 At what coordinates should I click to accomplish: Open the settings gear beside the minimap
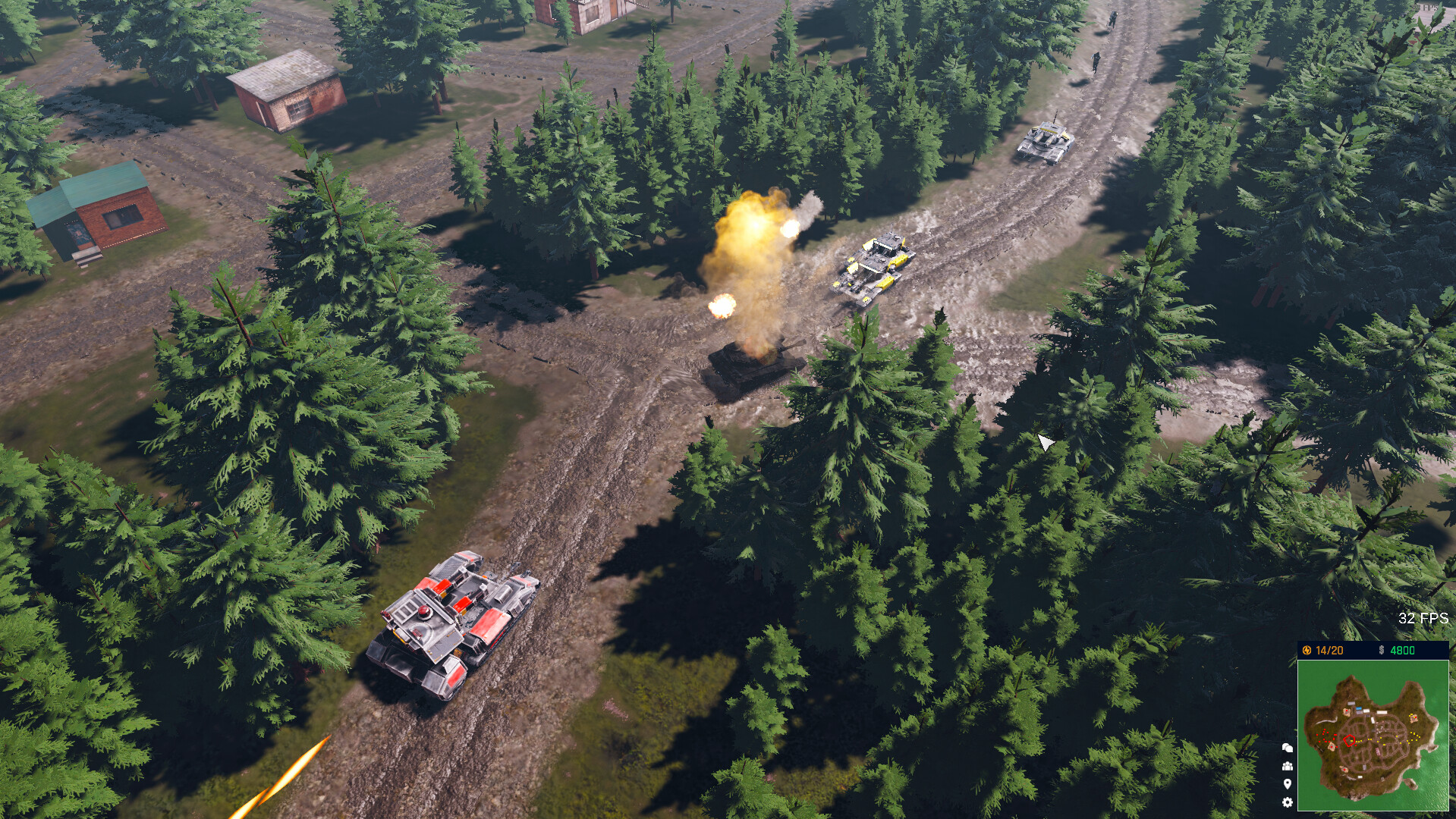pyautogui.click(x=1288, y=802)
